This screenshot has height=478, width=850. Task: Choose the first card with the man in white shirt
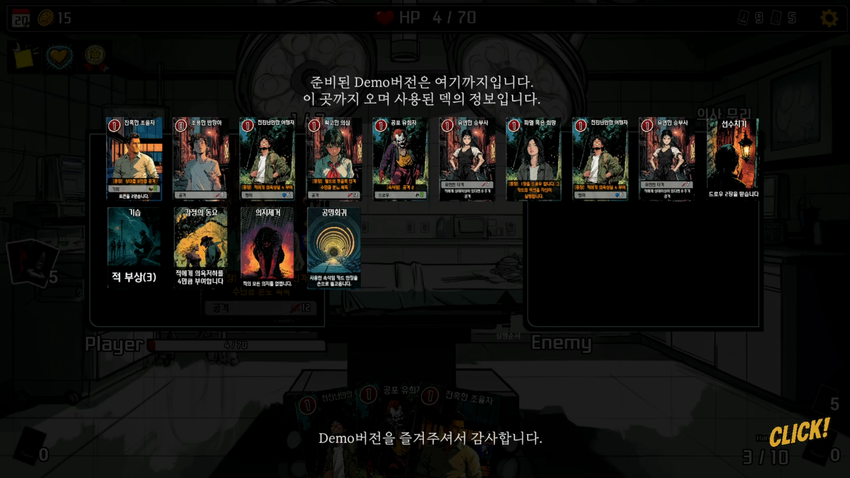pos(134,159)
